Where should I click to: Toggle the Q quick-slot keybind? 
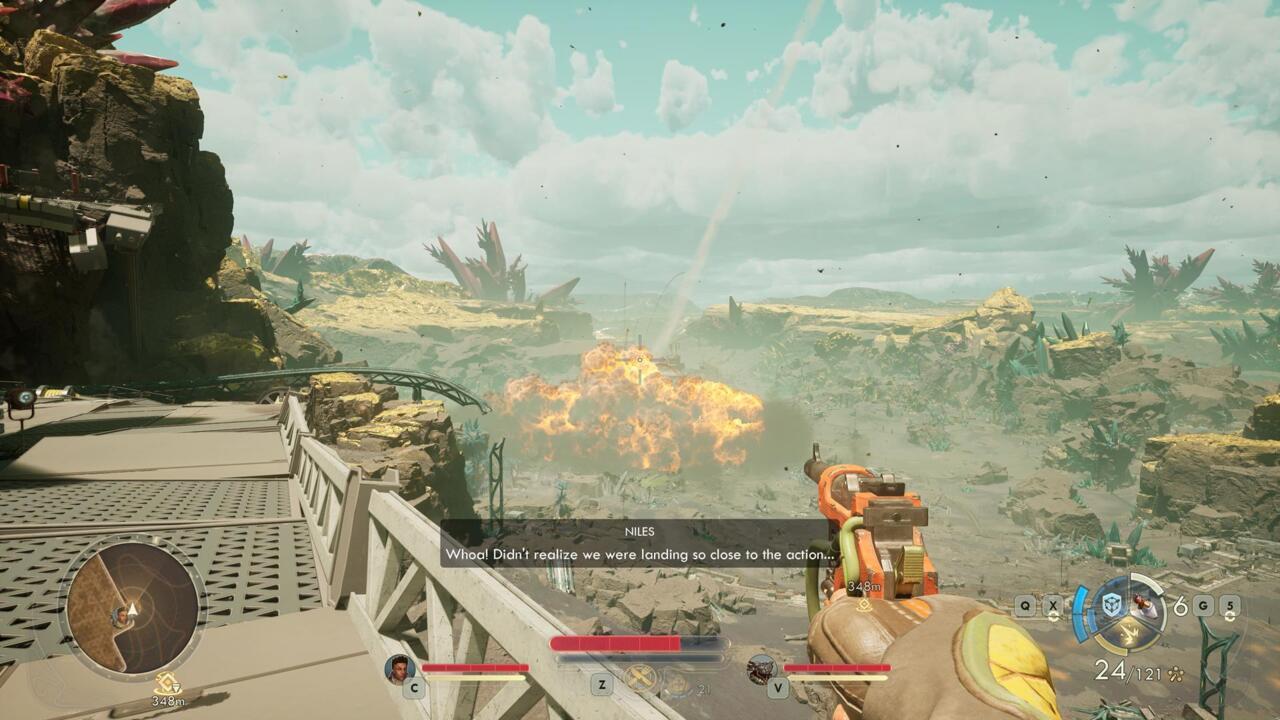[x=1025, y=604]
